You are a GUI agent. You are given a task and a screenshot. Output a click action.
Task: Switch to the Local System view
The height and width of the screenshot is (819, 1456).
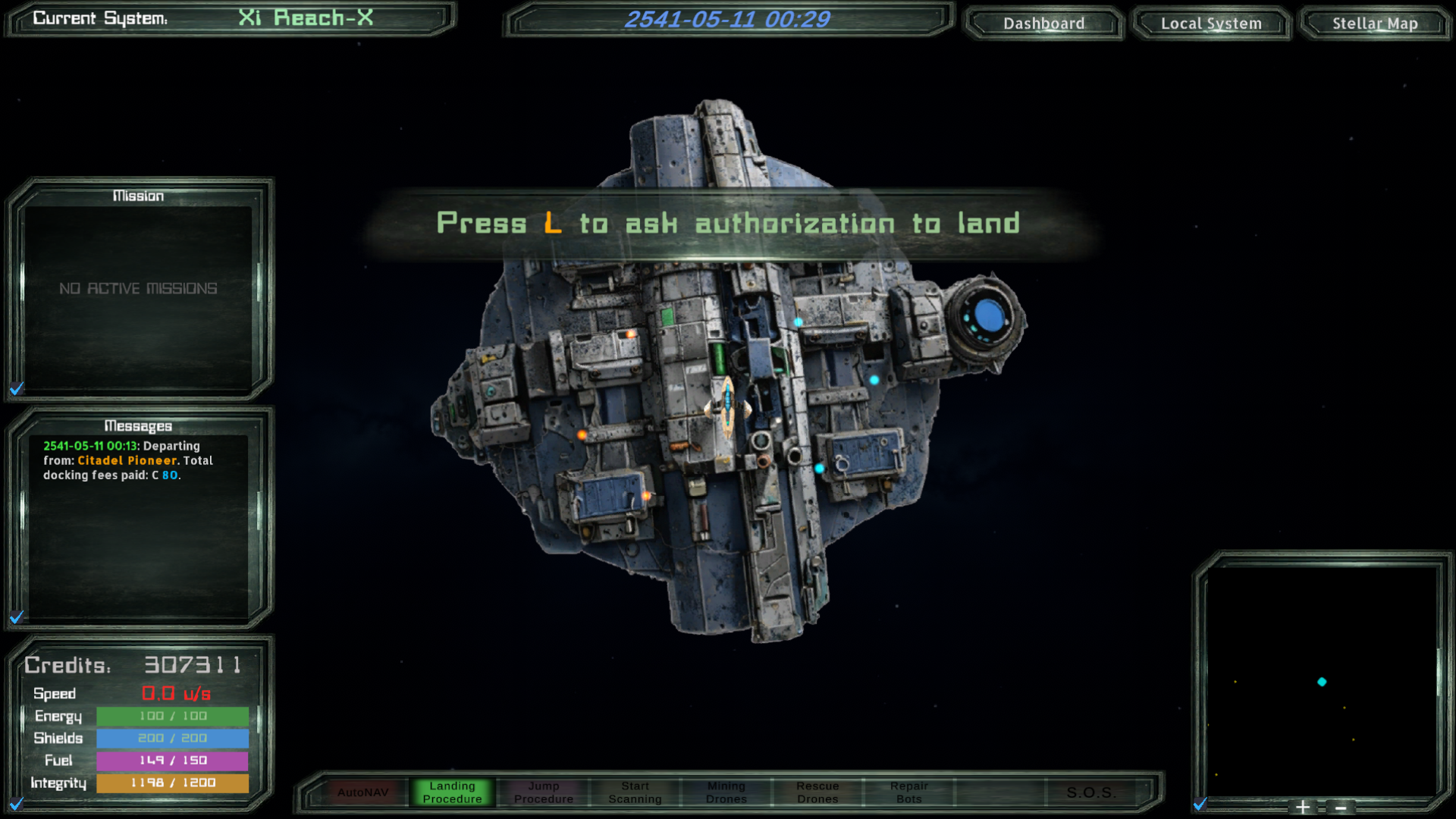click(1211, 24)
